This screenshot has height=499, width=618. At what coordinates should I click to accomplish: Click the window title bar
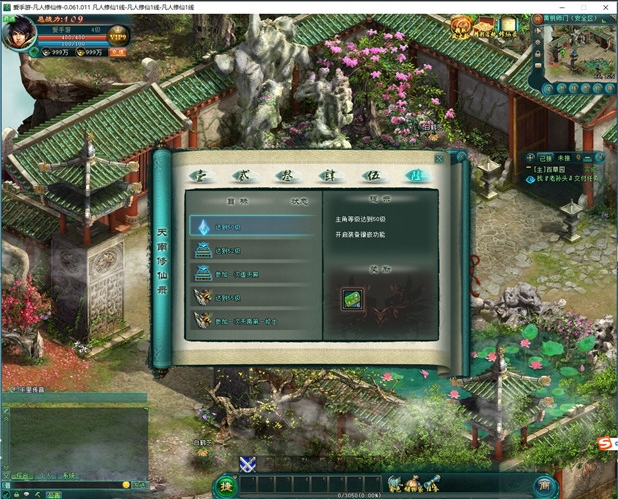pyautogui.click(x=300, y=6)
